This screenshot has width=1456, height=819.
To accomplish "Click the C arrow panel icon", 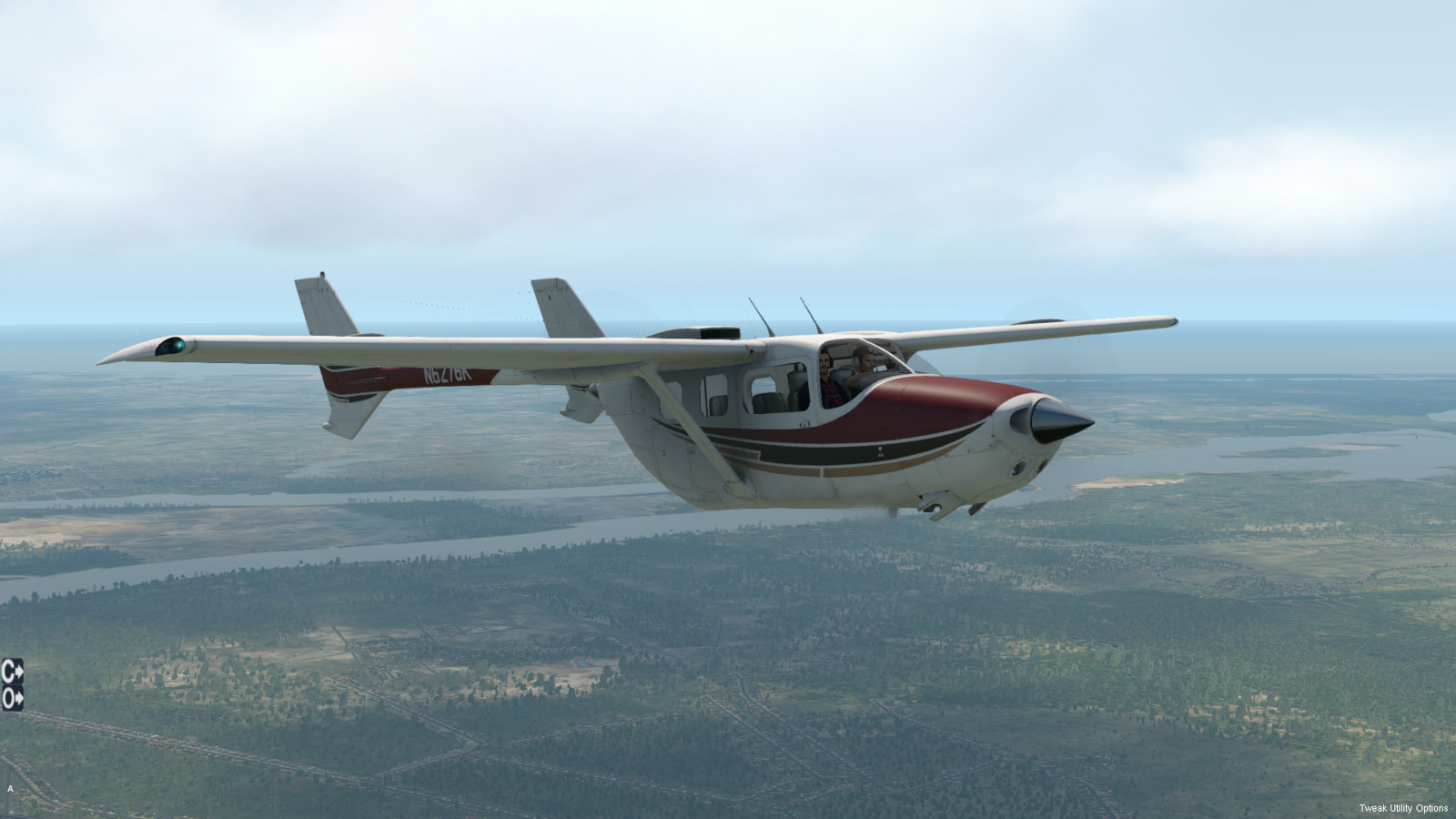I will [12, 671].
